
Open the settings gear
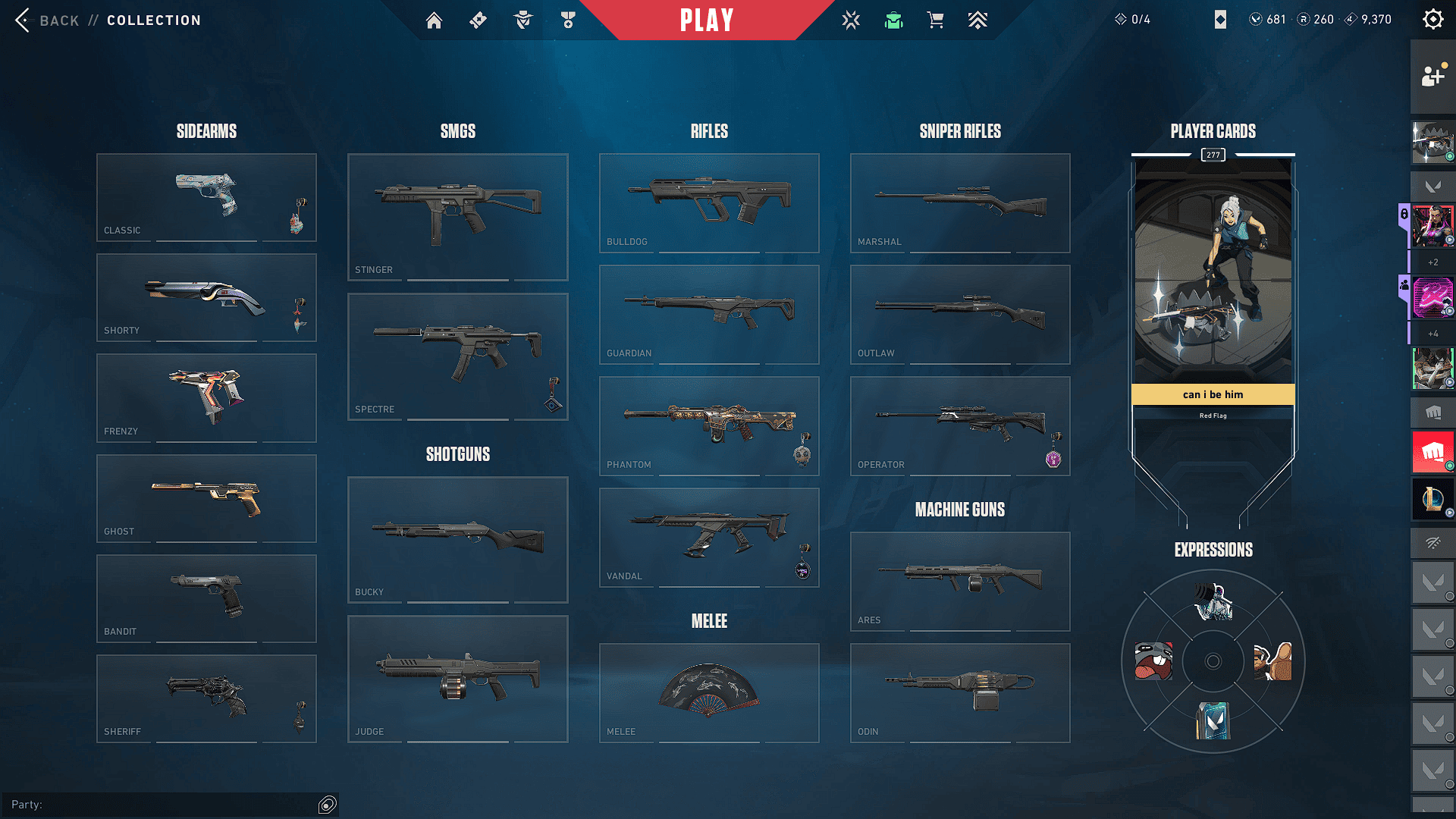1432,19
